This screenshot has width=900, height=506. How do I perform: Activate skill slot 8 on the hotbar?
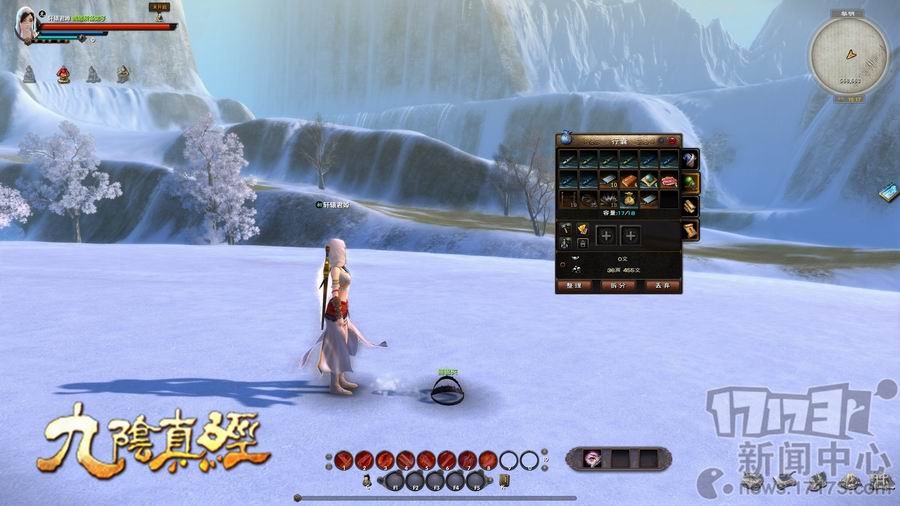(488, 460)
